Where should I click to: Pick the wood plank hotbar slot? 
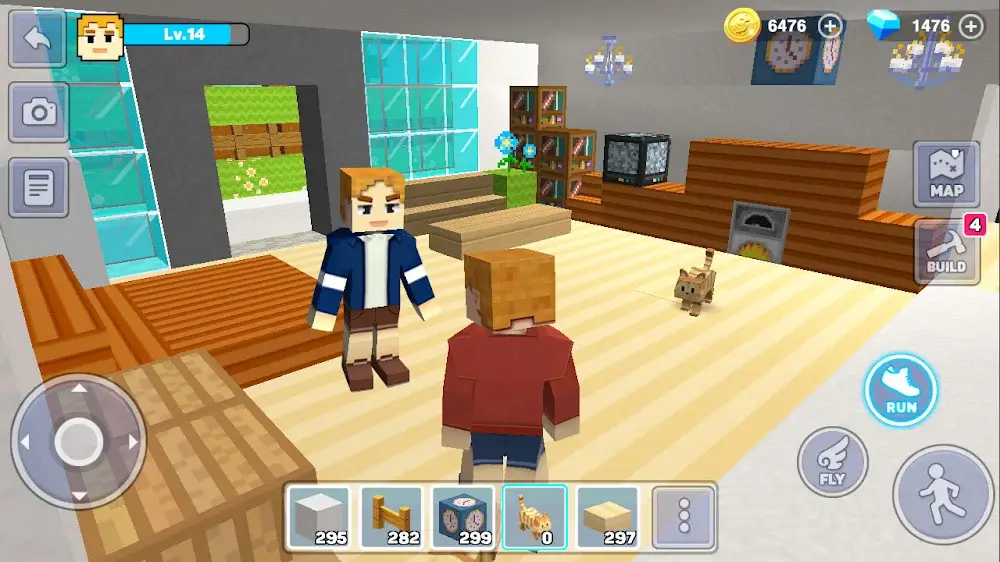coord(608,518)
